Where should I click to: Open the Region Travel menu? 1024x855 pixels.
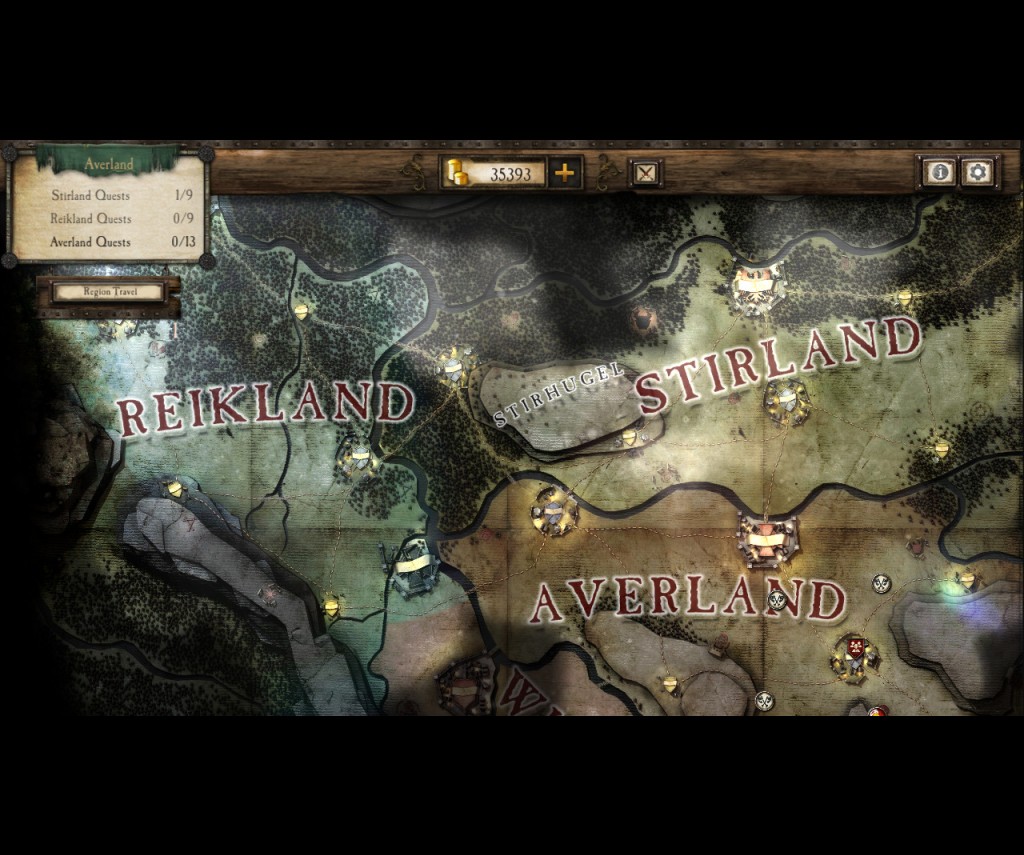108,292
